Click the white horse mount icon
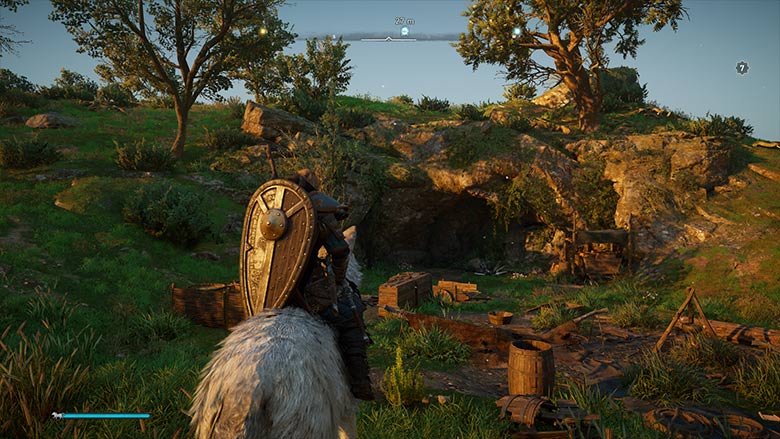 (x=58, y=415)
